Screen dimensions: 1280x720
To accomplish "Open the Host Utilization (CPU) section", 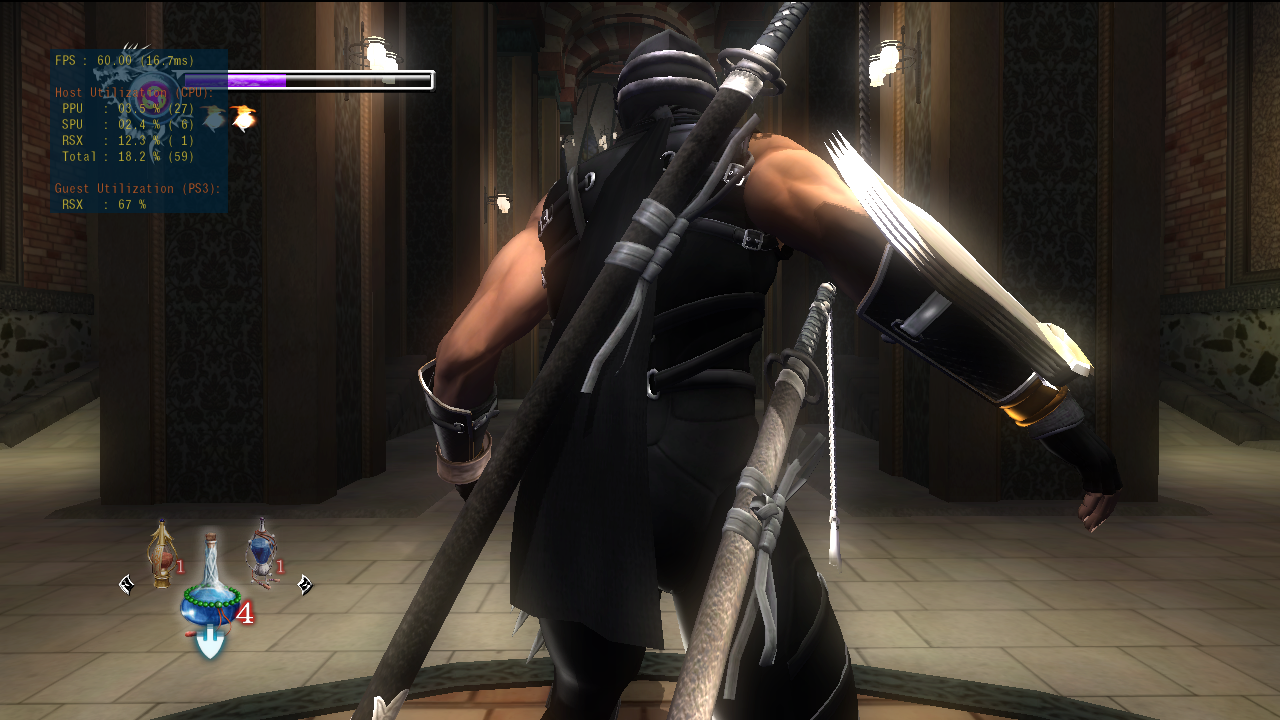I will pyautogui.click(x=135, y=92).
